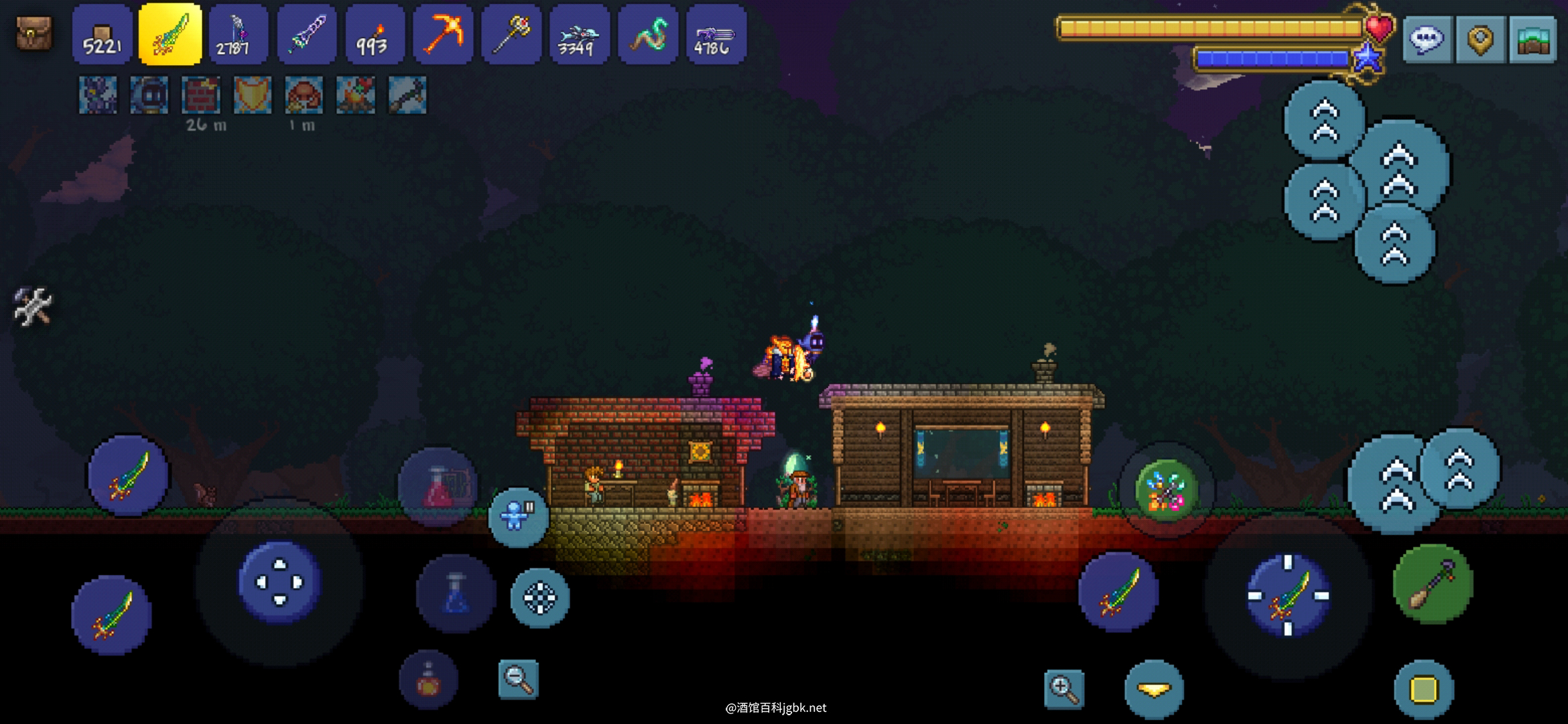Toggle the smart cursor crosshair button
Screen dimensions: 1568x724
point(540,598)
